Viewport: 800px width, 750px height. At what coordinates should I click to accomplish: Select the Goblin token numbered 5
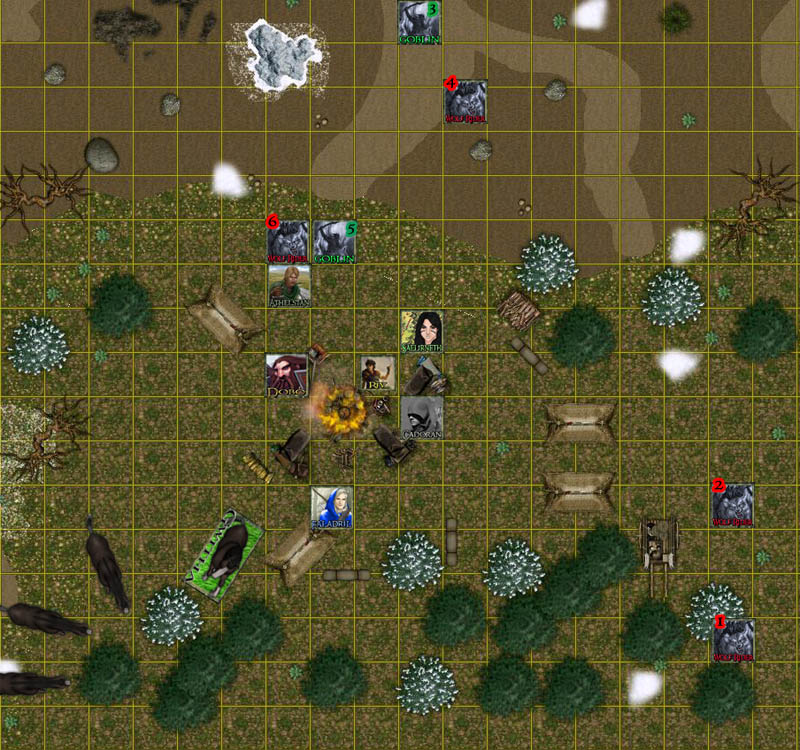click(335, 241)
